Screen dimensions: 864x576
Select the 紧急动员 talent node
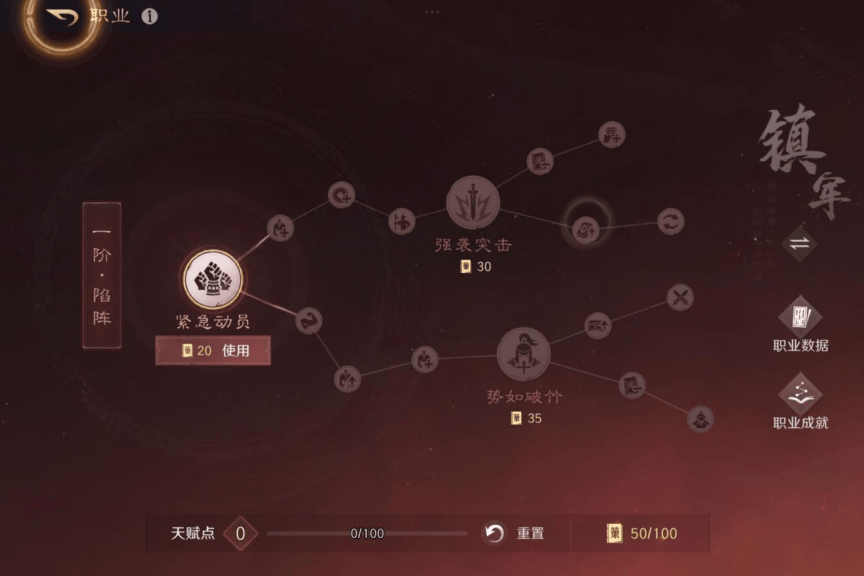212,278
